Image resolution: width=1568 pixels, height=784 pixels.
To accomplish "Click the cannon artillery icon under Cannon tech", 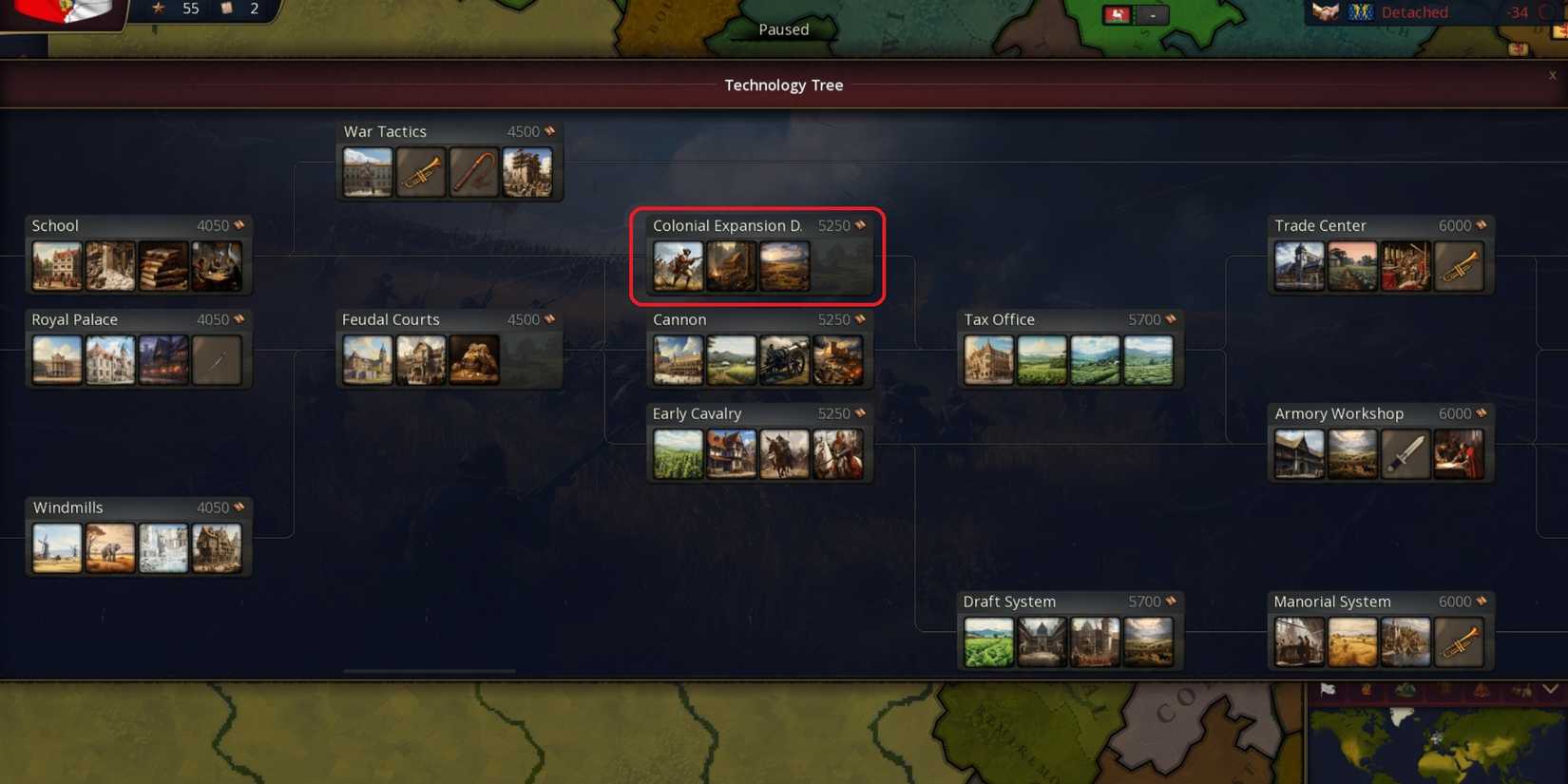I will (x=785, y=360).
